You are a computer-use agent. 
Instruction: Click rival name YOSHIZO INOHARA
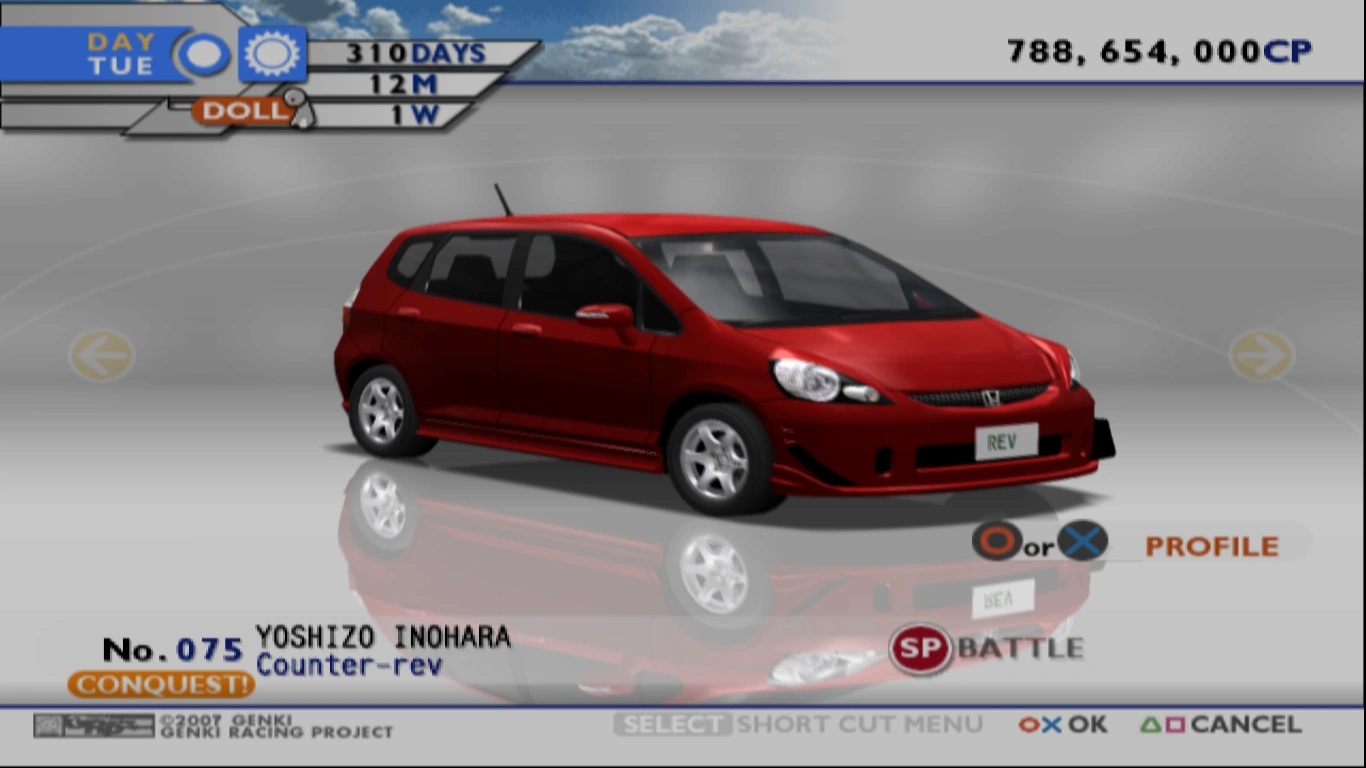coord(383,635)
